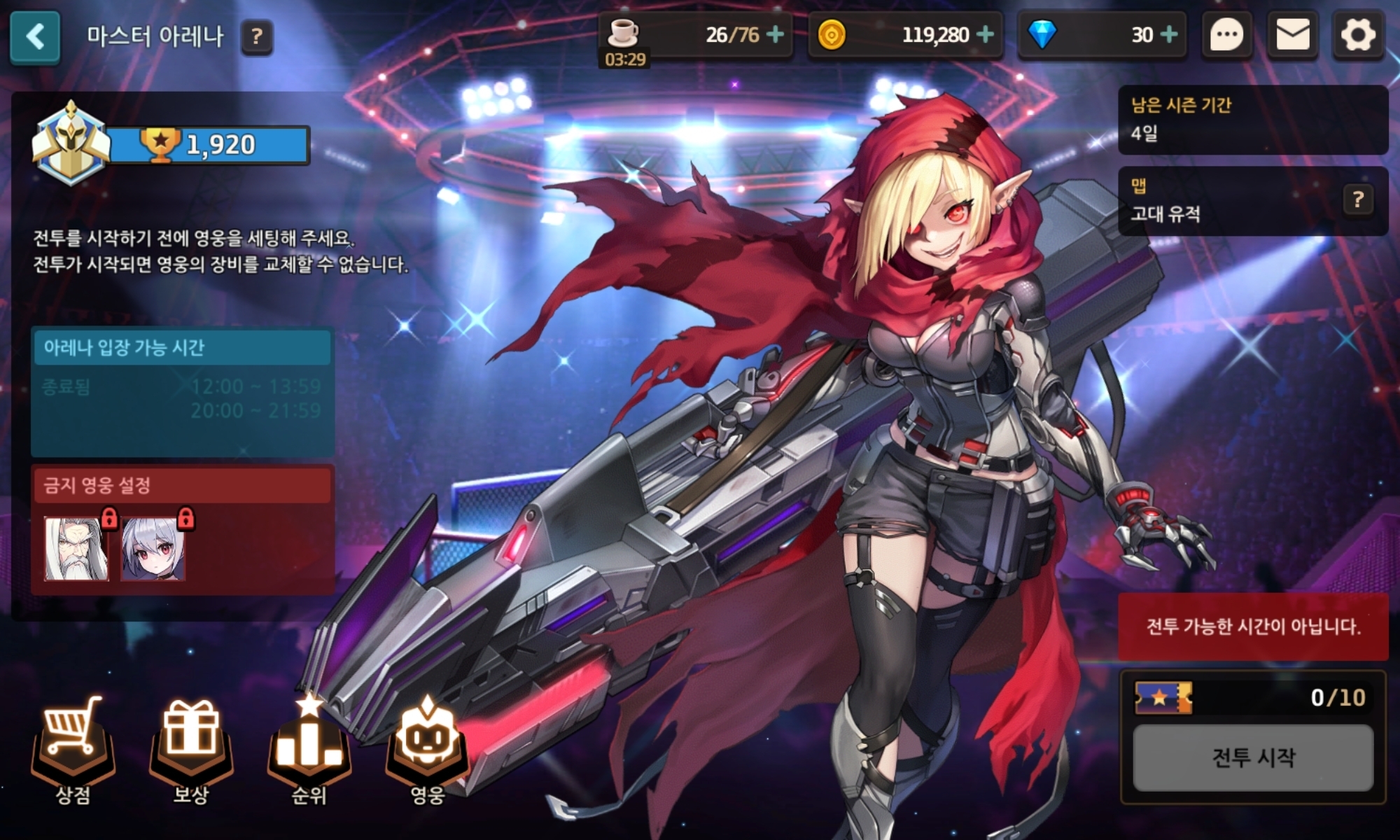Click the arena rank emblem badge
The height and width of the screenshot is (840, 1400).
click(x=70, y=145)
